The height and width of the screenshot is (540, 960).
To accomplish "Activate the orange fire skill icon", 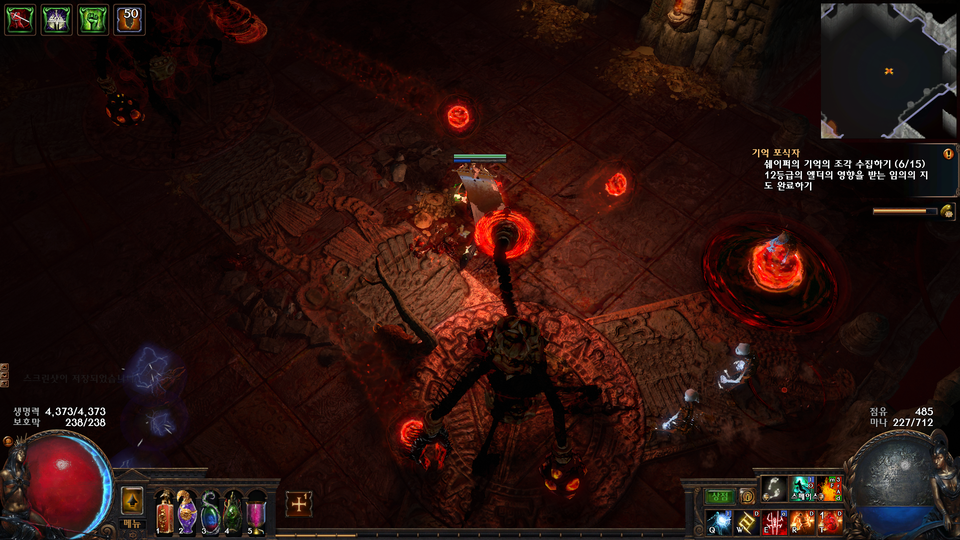I will 830,488.
